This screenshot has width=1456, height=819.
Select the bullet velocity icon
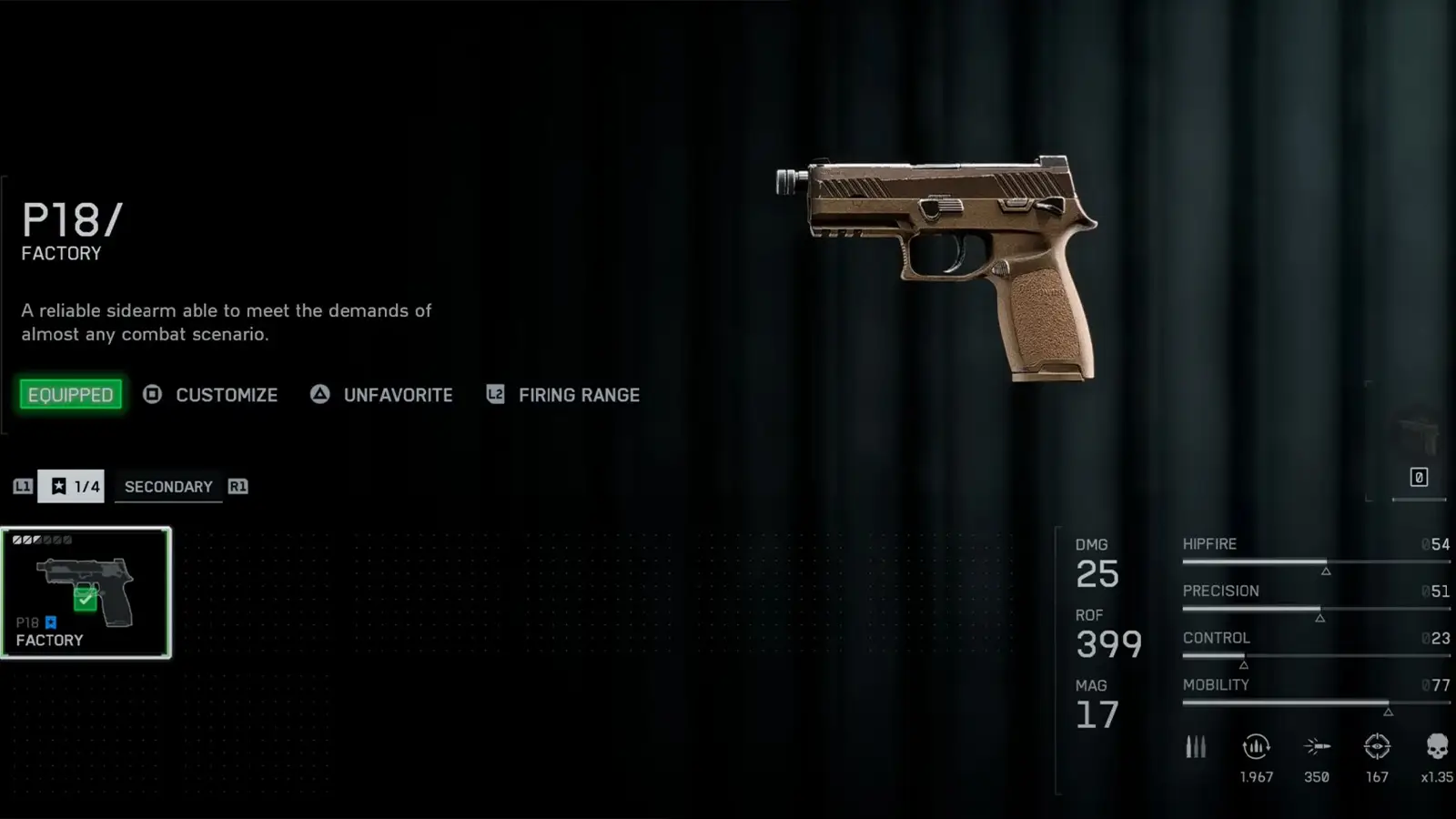pos(1316,747)
